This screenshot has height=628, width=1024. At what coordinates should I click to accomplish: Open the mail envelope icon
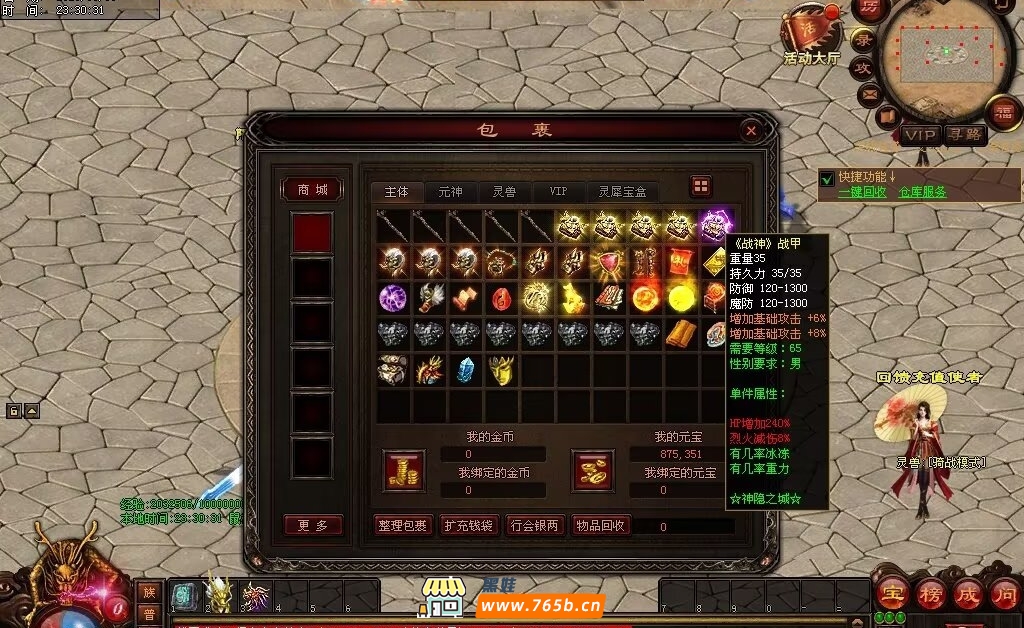(868, 94)
